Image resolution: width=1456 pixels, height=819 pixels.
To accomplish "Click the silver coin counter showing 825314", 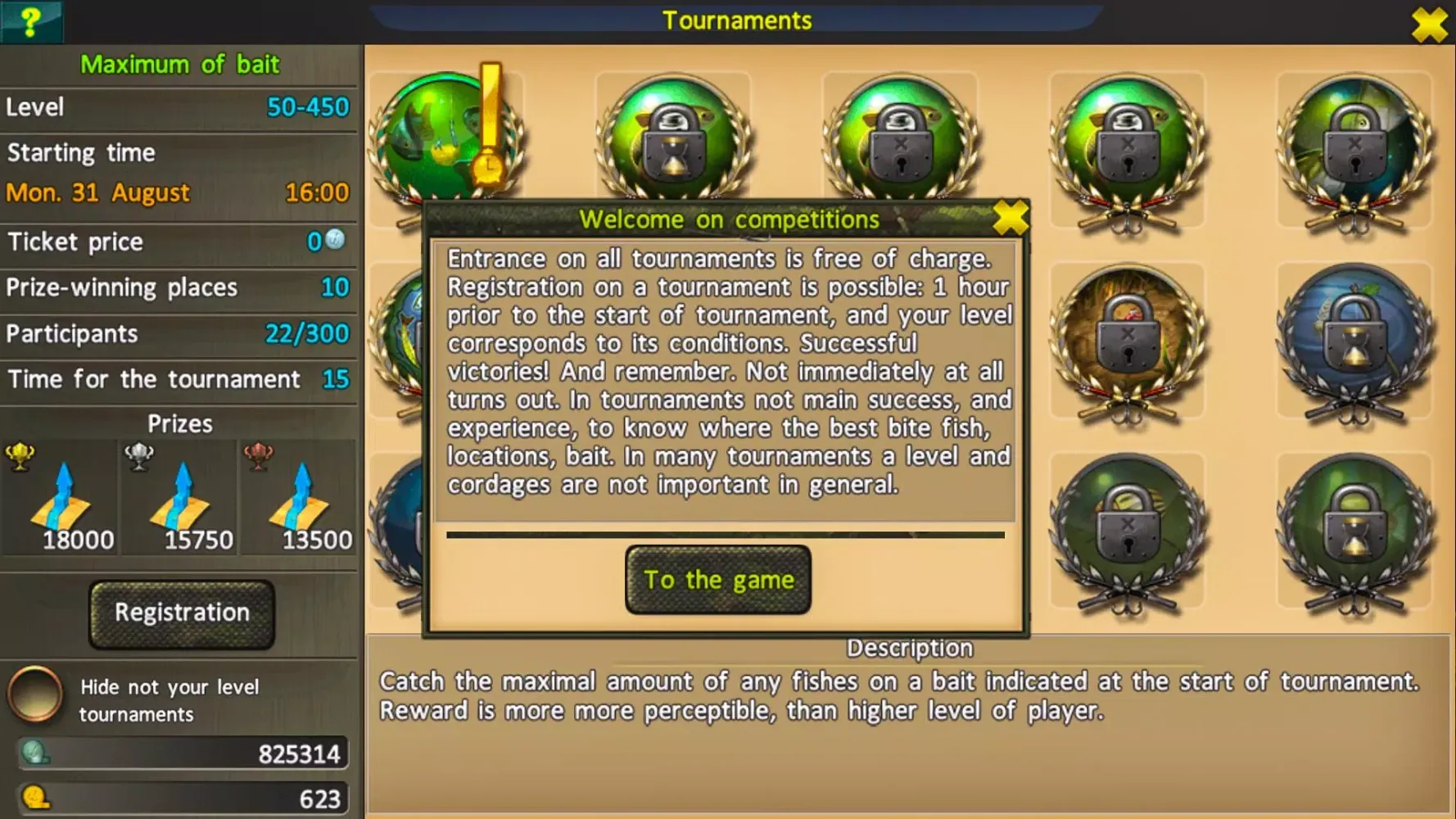I will pos(182,753).
